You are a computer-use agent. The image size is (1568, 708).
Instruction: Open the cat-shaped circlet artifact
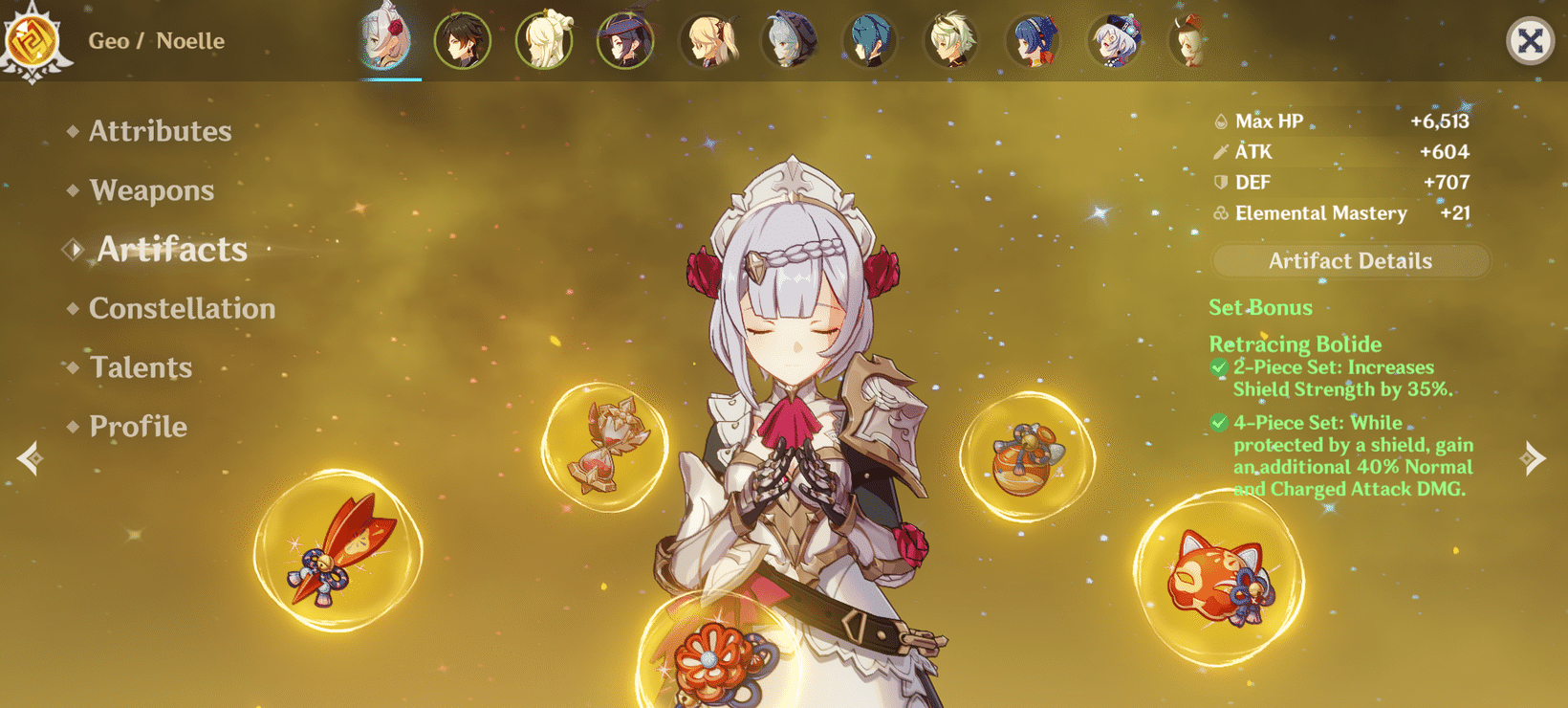pos(1221,579)
